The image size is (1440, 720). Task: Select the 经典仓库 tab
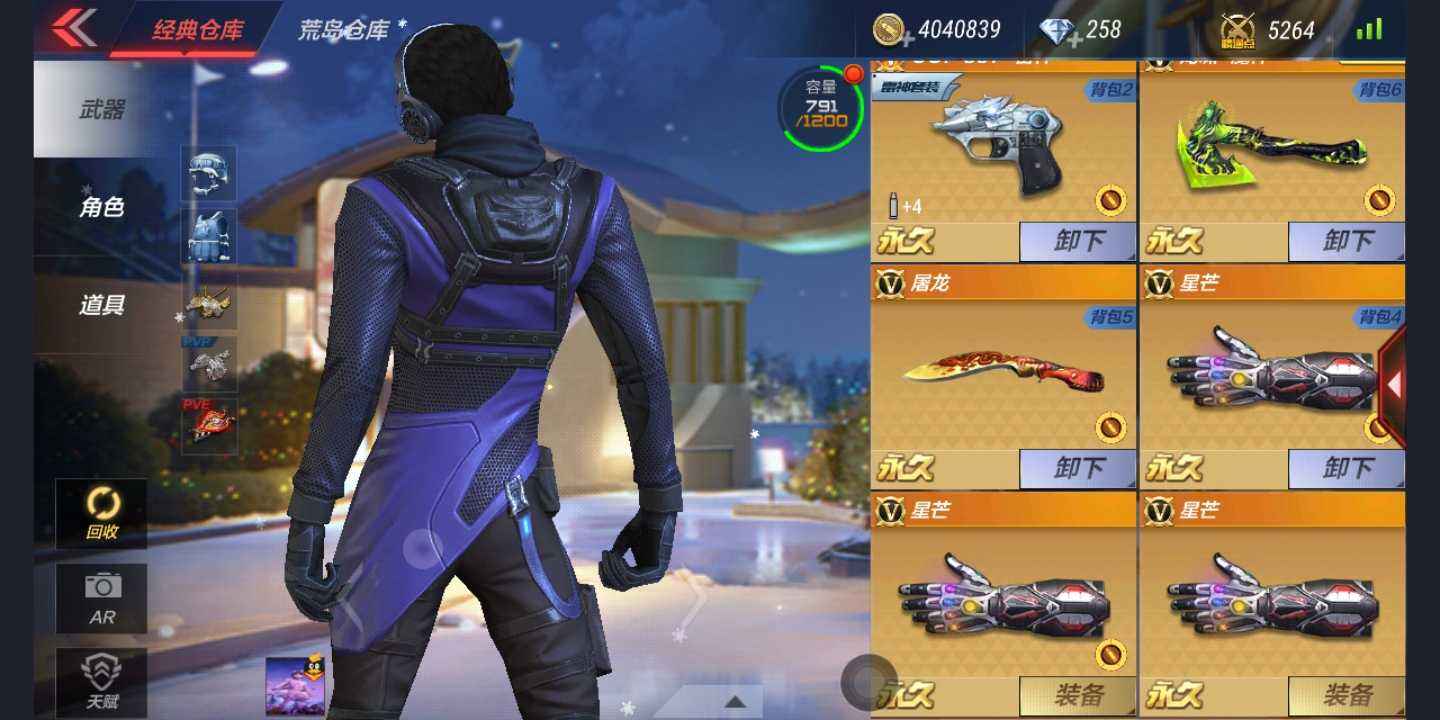(197, 30)
